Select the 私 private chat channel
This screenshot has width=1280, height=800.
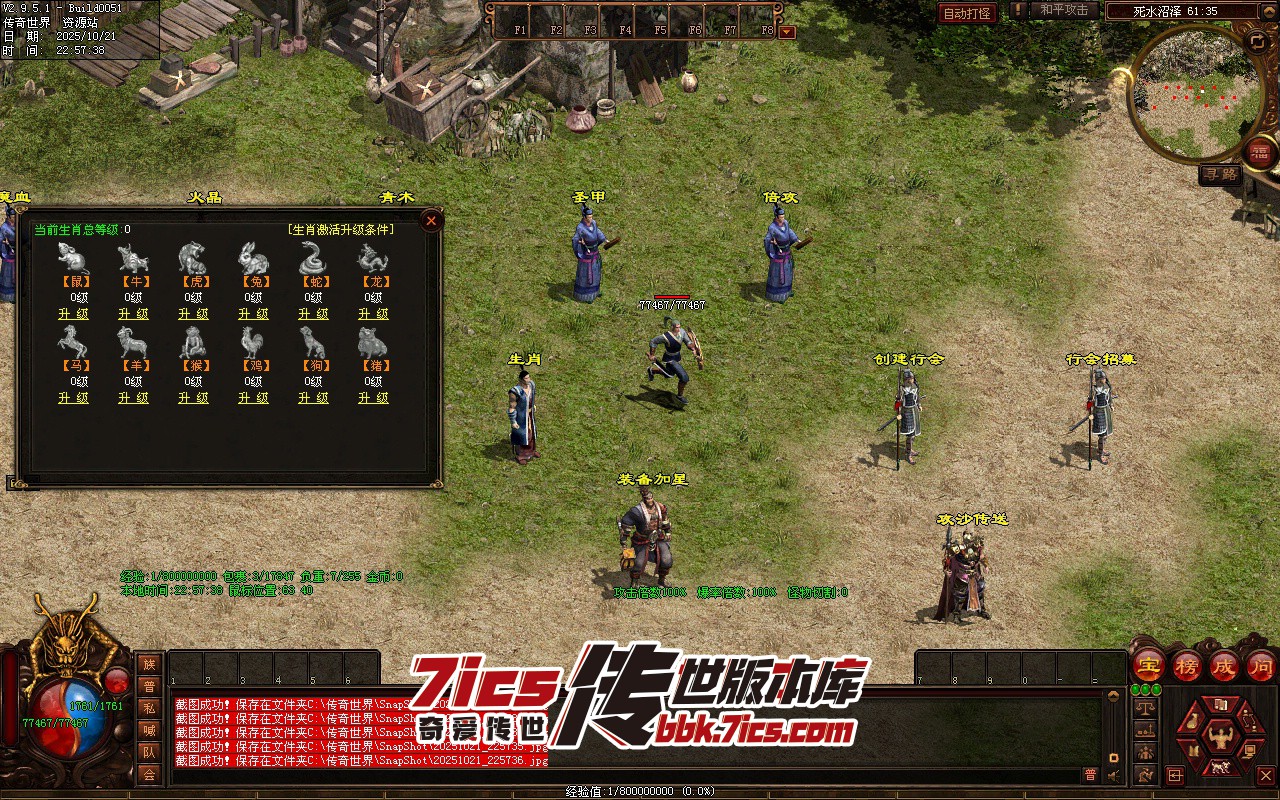click(149, 707)
